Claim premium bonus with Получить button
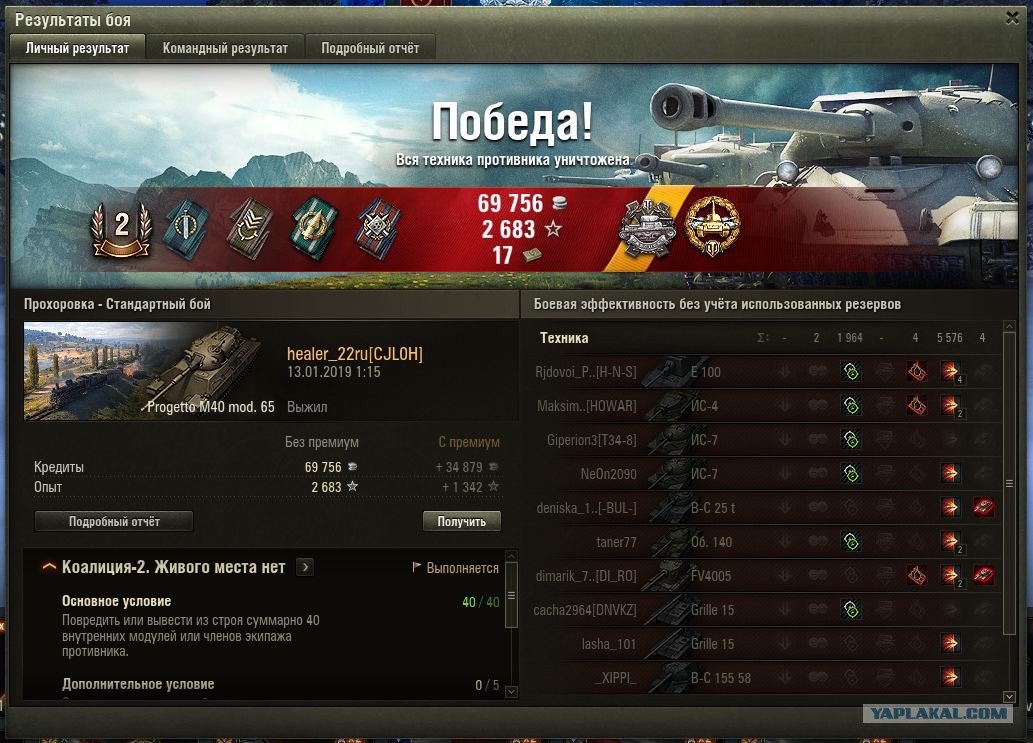Screen dimensions: 1033x743 point(461,521)
